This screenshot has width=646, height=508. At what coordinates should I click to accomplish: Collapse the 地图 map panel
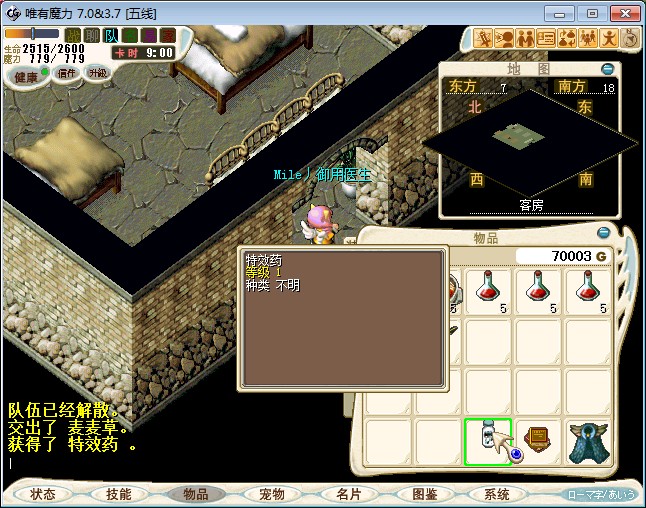point(607,69)
